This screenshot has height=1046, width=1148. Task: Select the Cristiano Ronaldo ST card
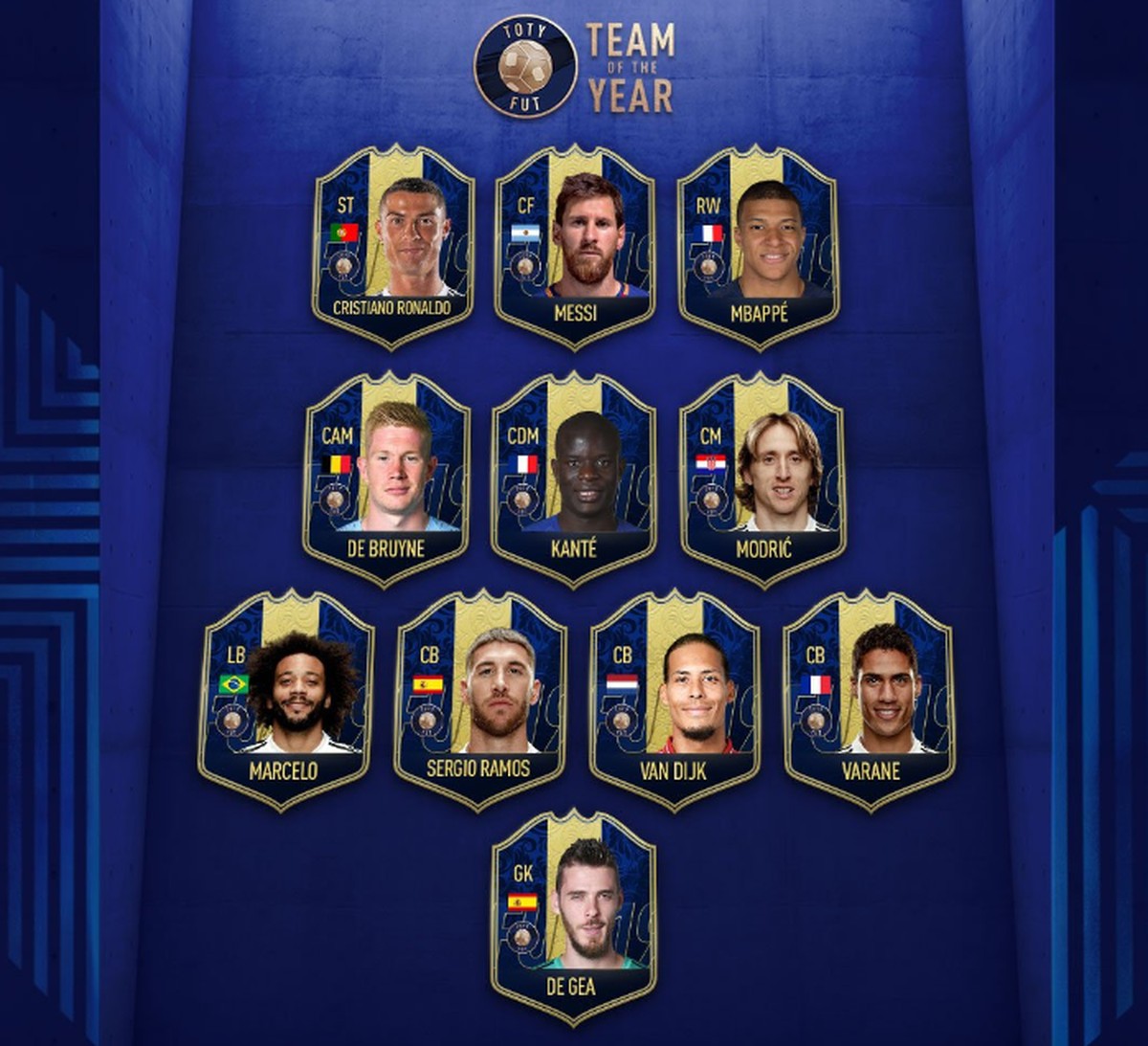click(x=392, y=246)
